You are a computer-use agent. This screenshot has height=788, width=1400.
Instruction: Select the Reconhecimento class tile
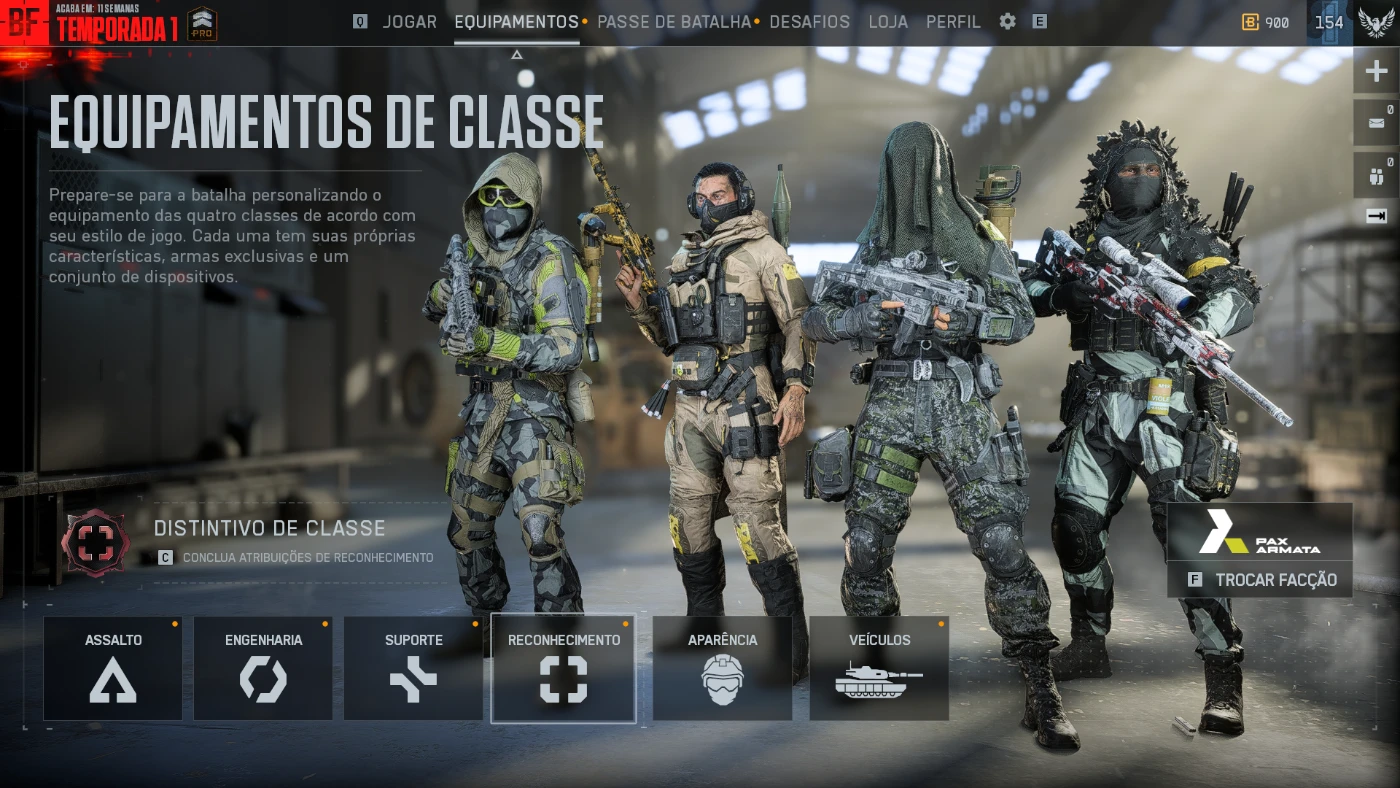[x=563, y=668]
